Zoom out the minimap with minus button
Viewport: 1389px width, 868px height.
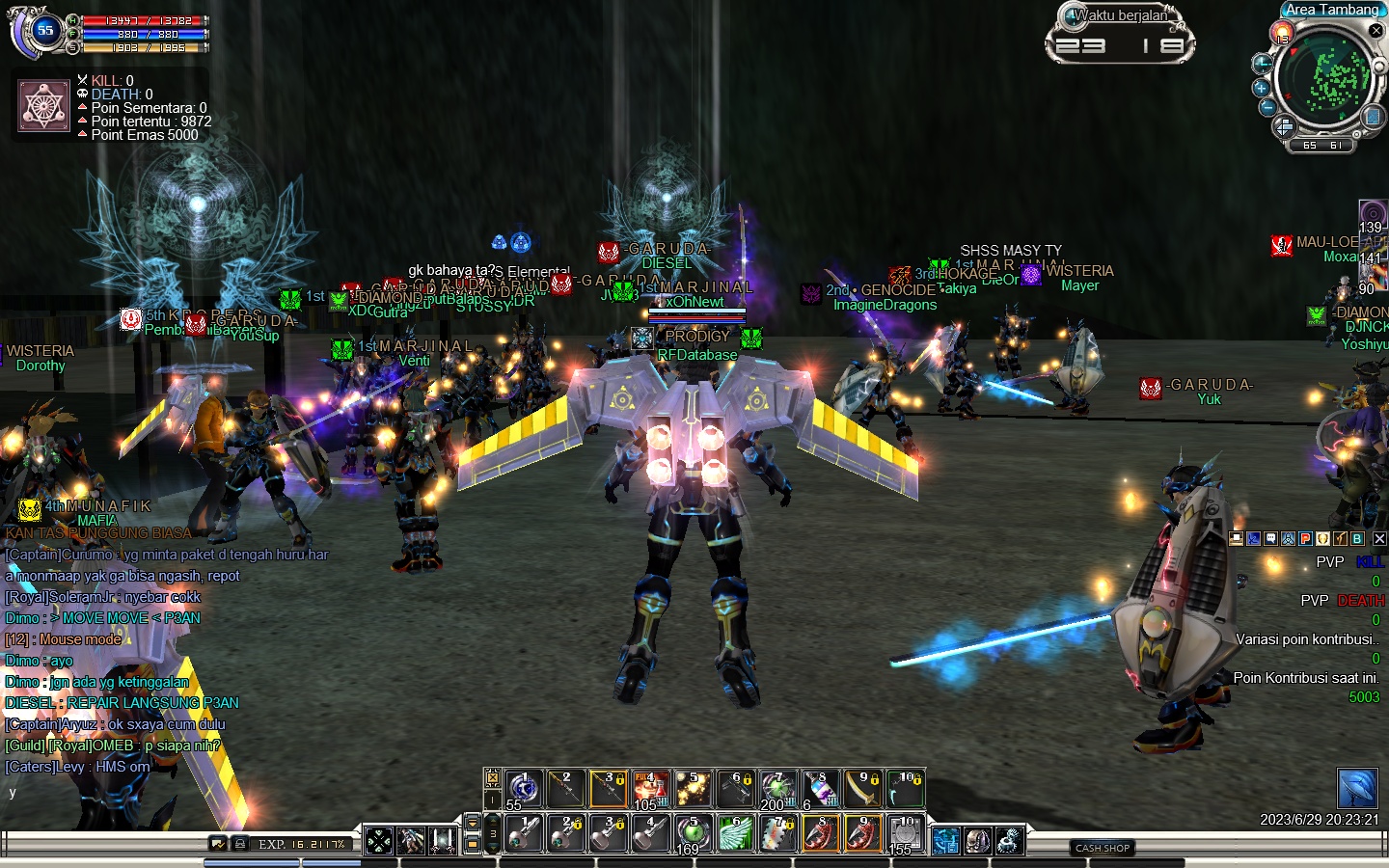tap(1267, 107)
